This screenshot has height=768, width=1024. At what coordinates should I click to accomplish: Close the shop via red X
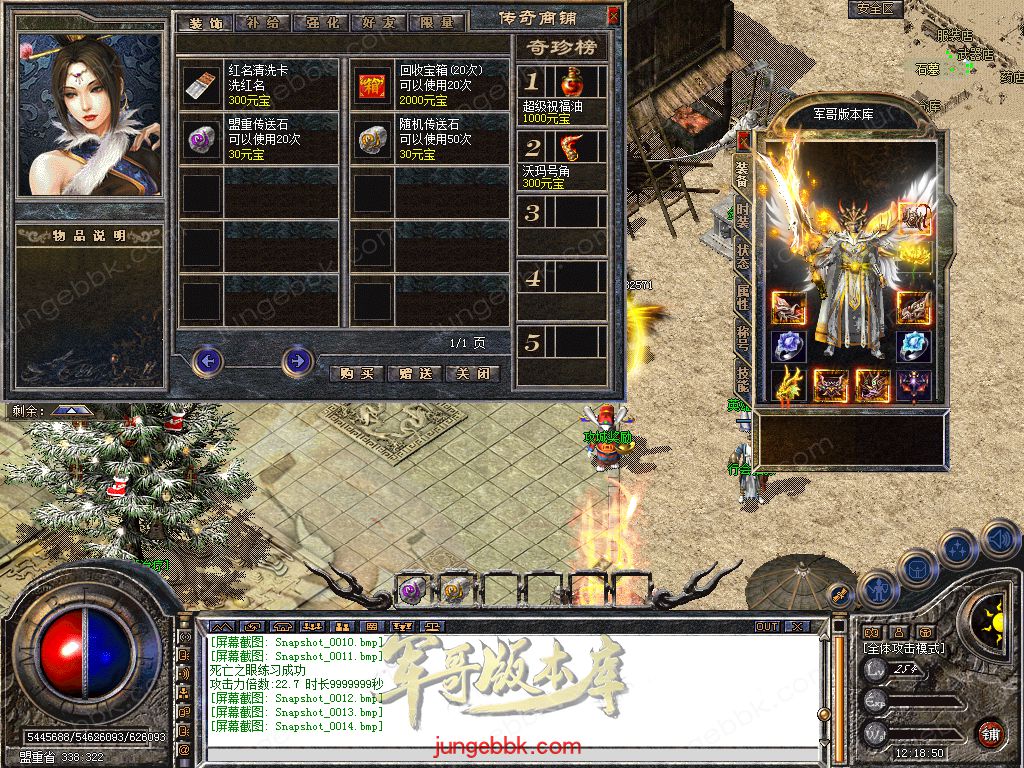(x=612, y=17)
